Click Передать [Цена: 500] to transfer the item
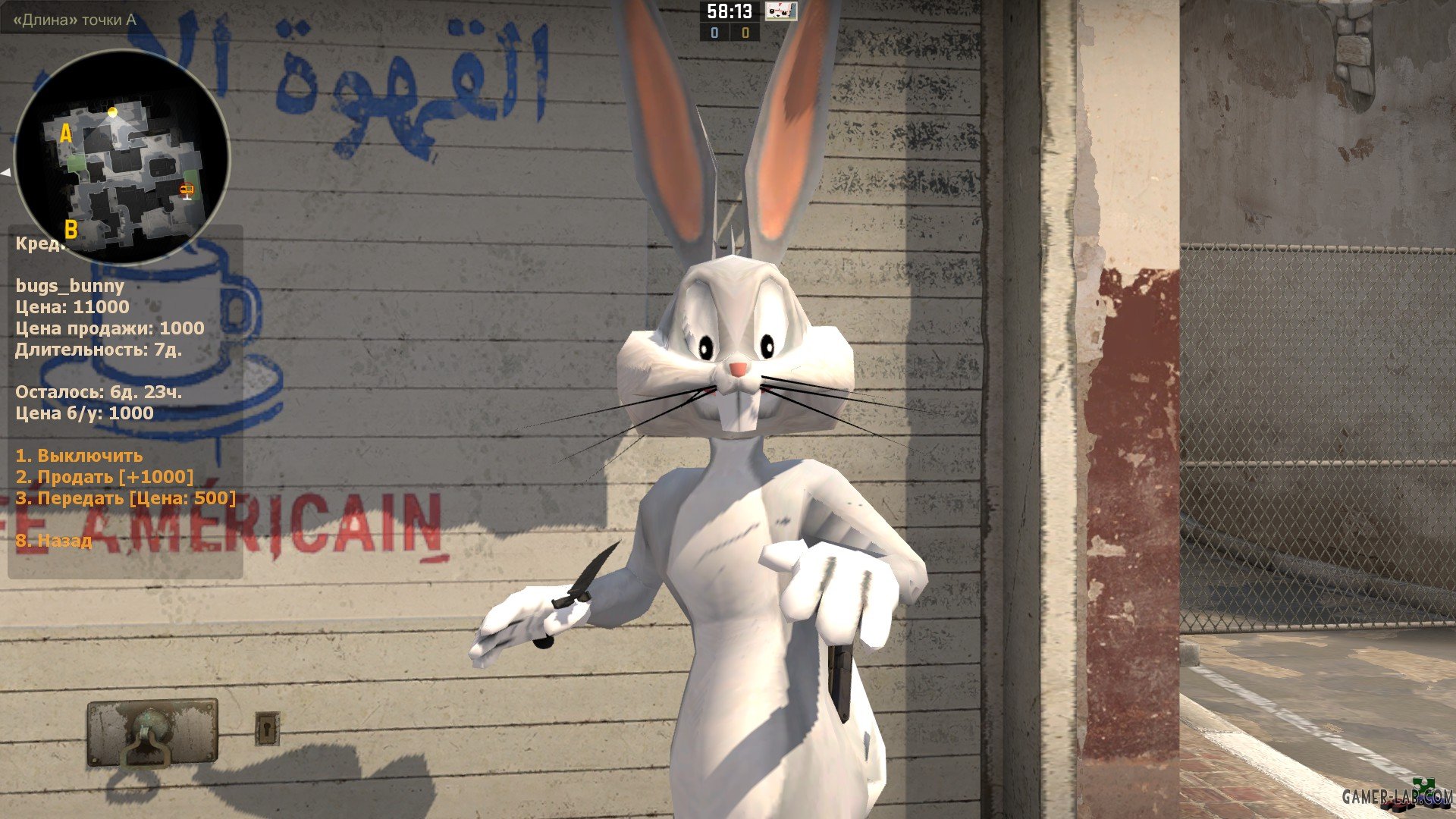This screenshot has height=819, width=1456. coord(126,499)
